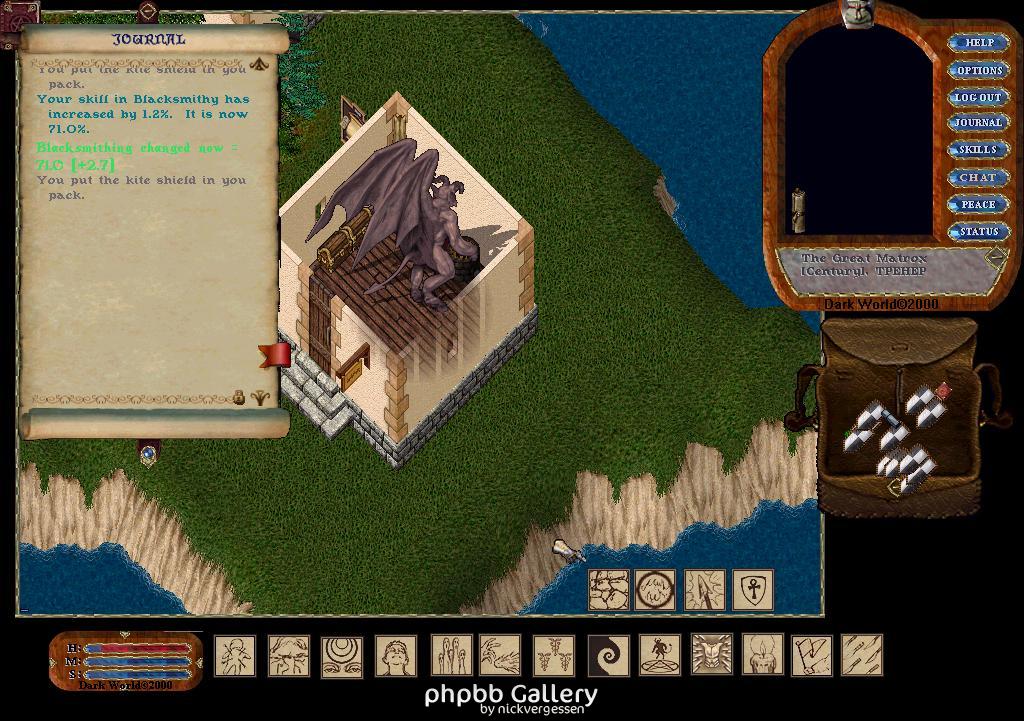Image resolution: width=1024 pixels, height=721 pixels.
Task: Activate the black spiral spell icon
Action: pos(608,655)
